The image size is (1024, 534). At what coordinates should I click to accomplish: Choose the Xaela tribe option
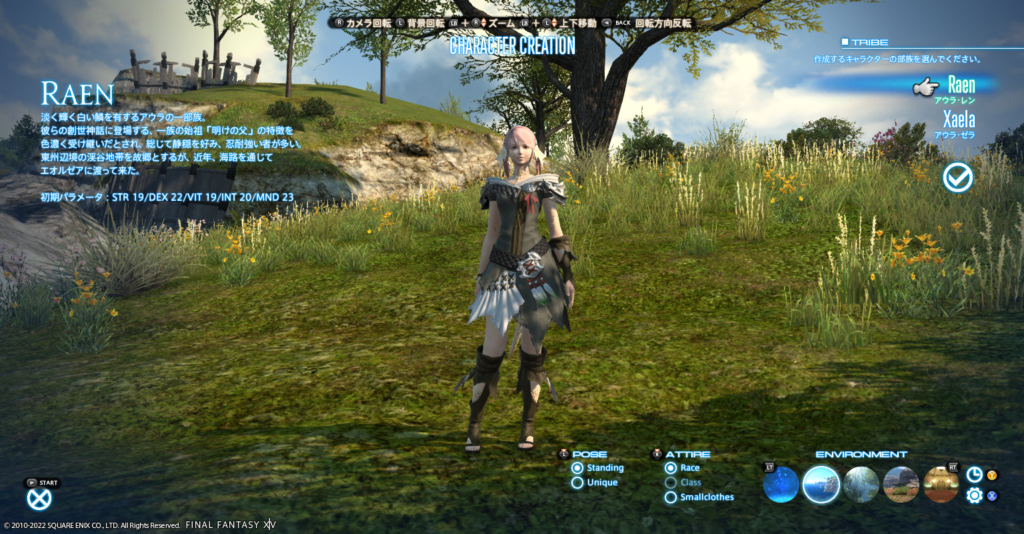tap(958, 122)
